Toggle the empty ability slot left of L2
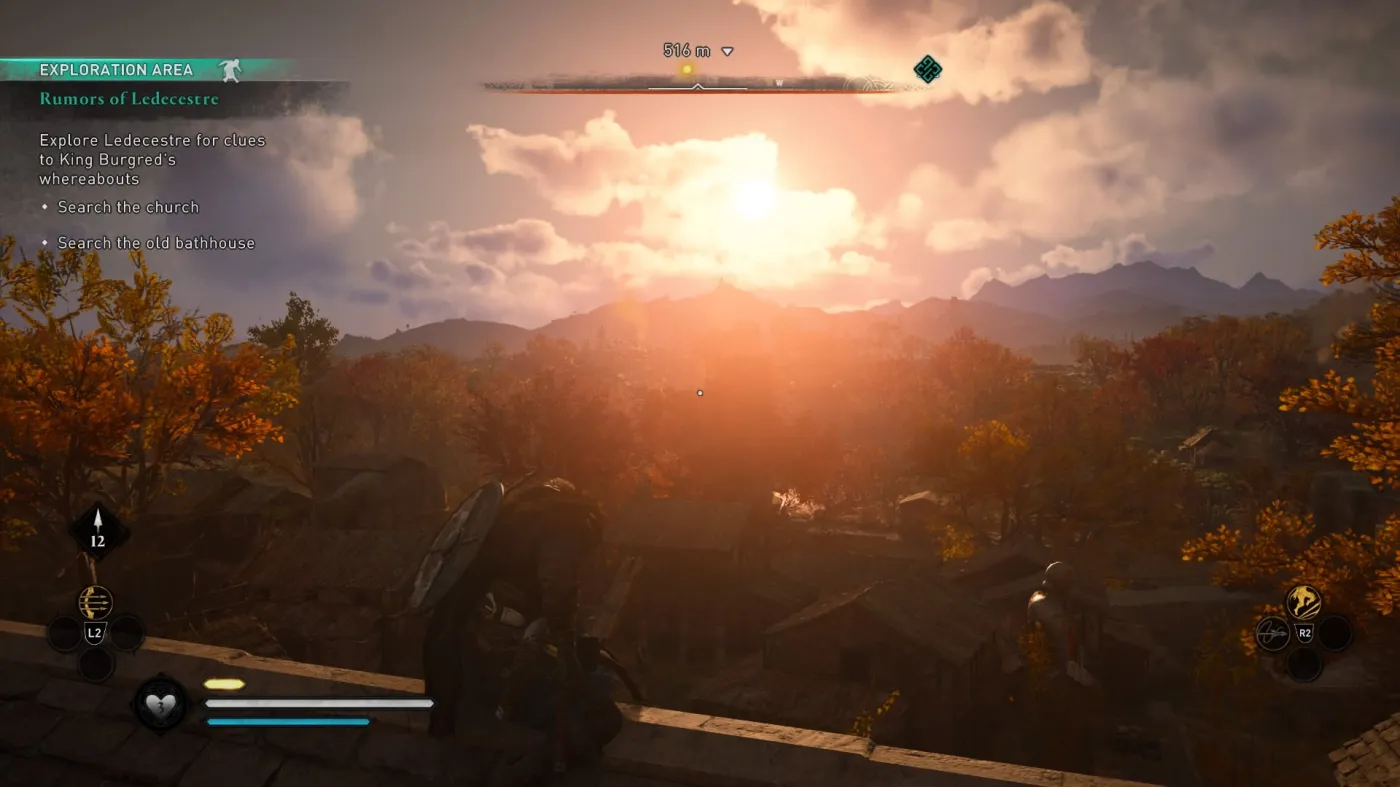1400x787 pixels. [65, 633]
